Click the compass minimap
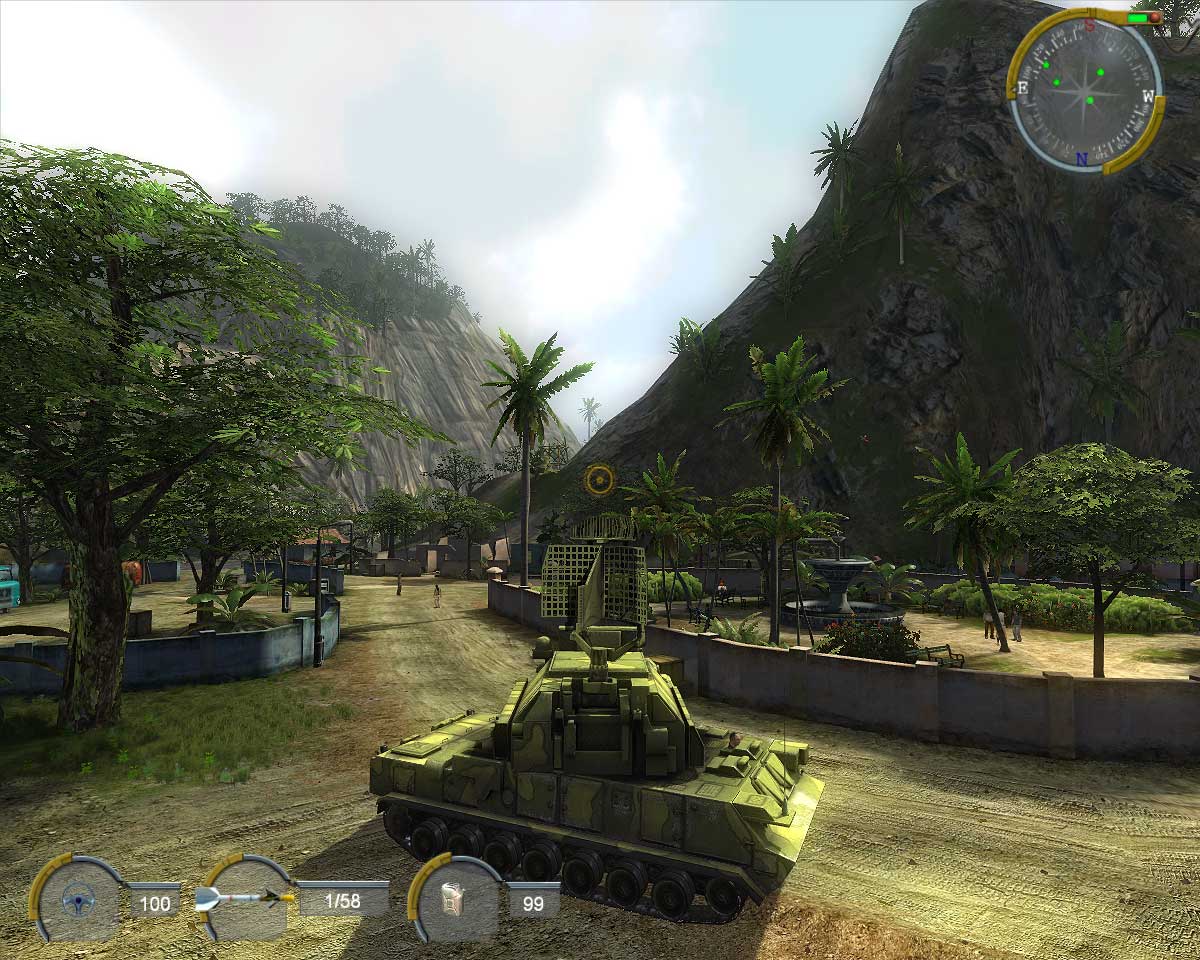Screen dimensions: 1200x960 1086,91
